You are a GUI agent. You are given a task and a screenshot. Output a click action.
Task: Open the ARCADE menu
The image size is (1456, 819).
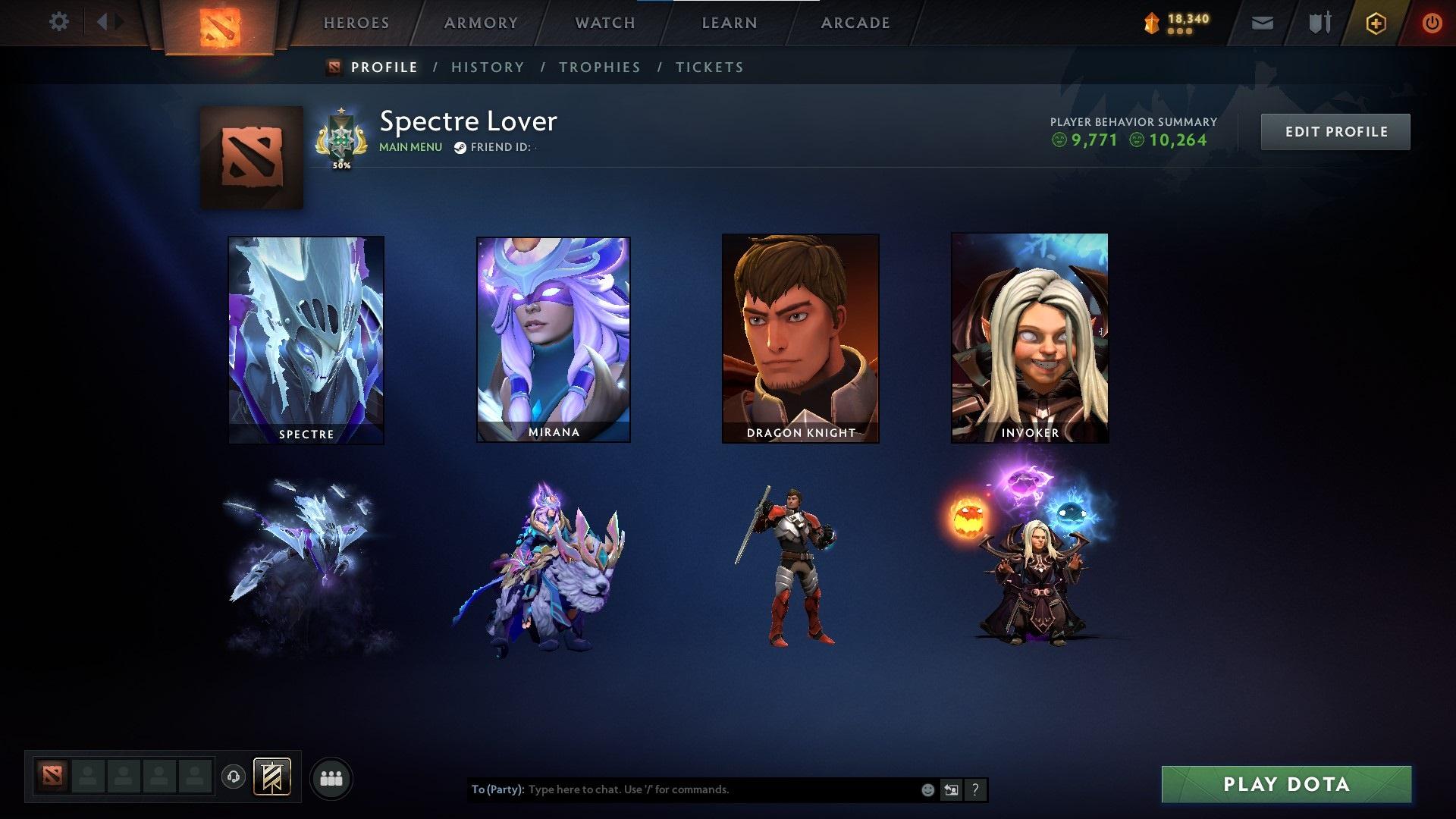click(x=855, y=22)
